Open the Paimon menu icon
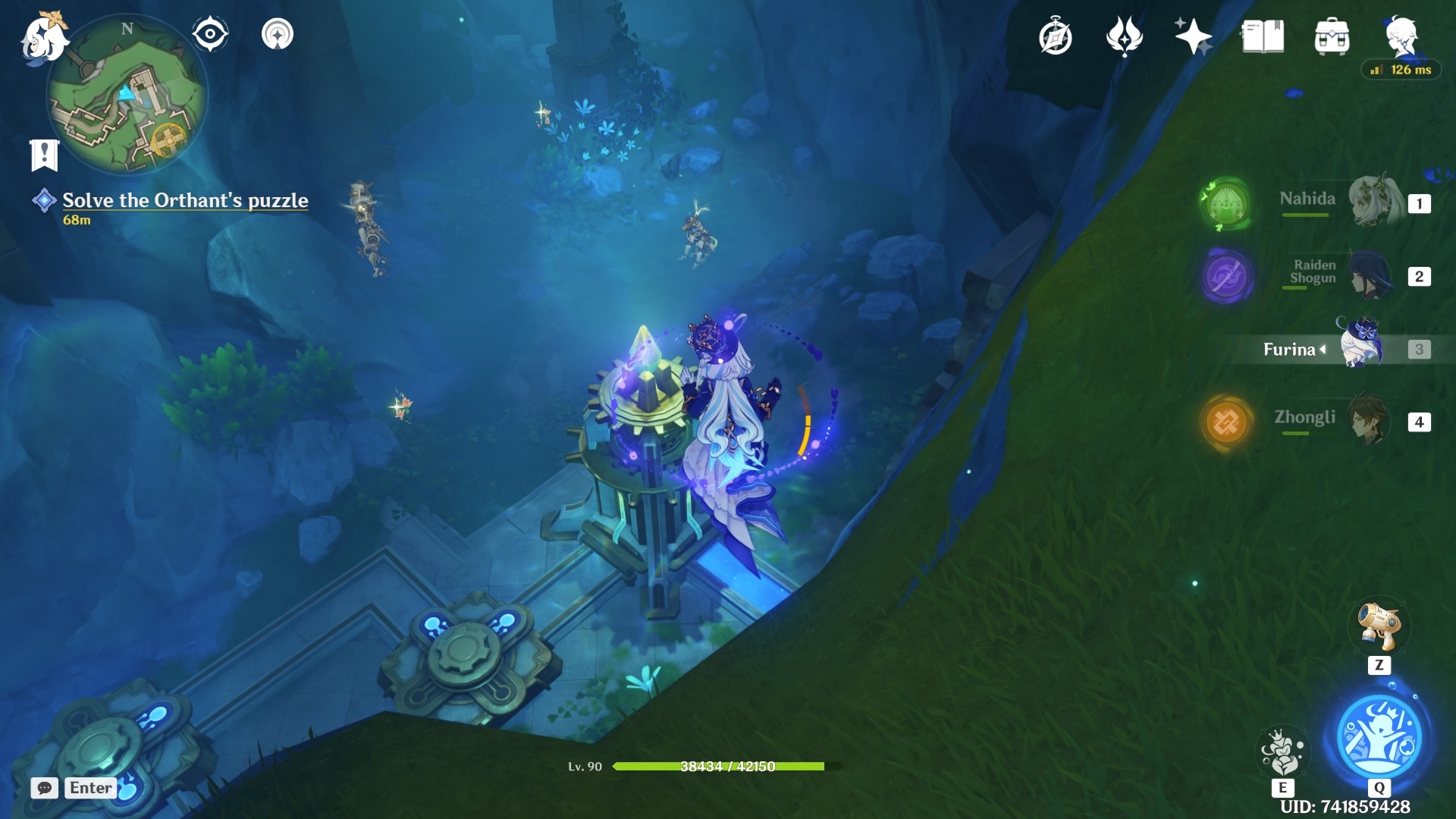 (x=42, y=36)
